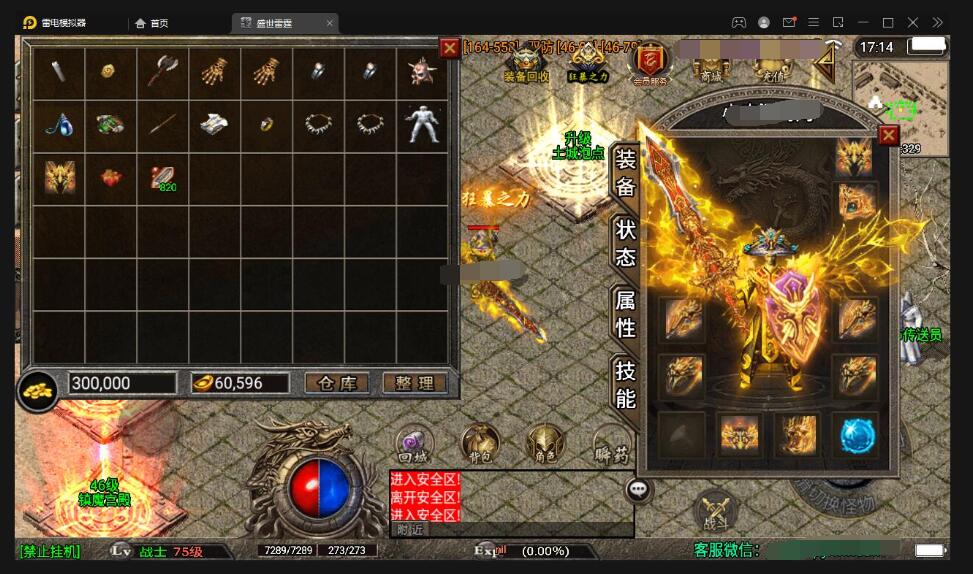Image resolution: width=973 pixels, height=574 pixels.
Task: Select the glowing blue orb equipment slot
Action: point(857,435)
